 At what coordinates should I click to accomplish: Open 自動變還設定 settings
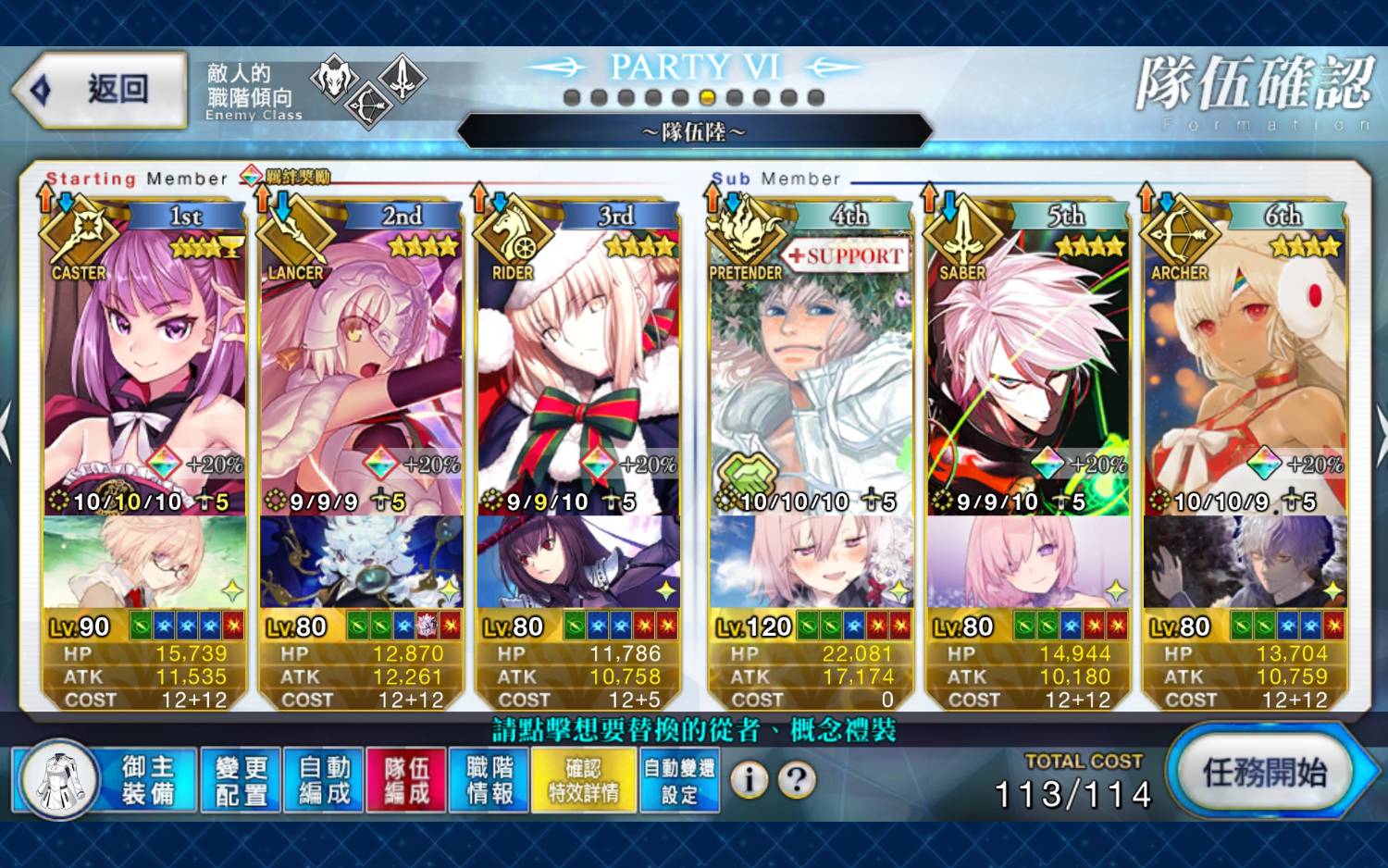(679, 780)
